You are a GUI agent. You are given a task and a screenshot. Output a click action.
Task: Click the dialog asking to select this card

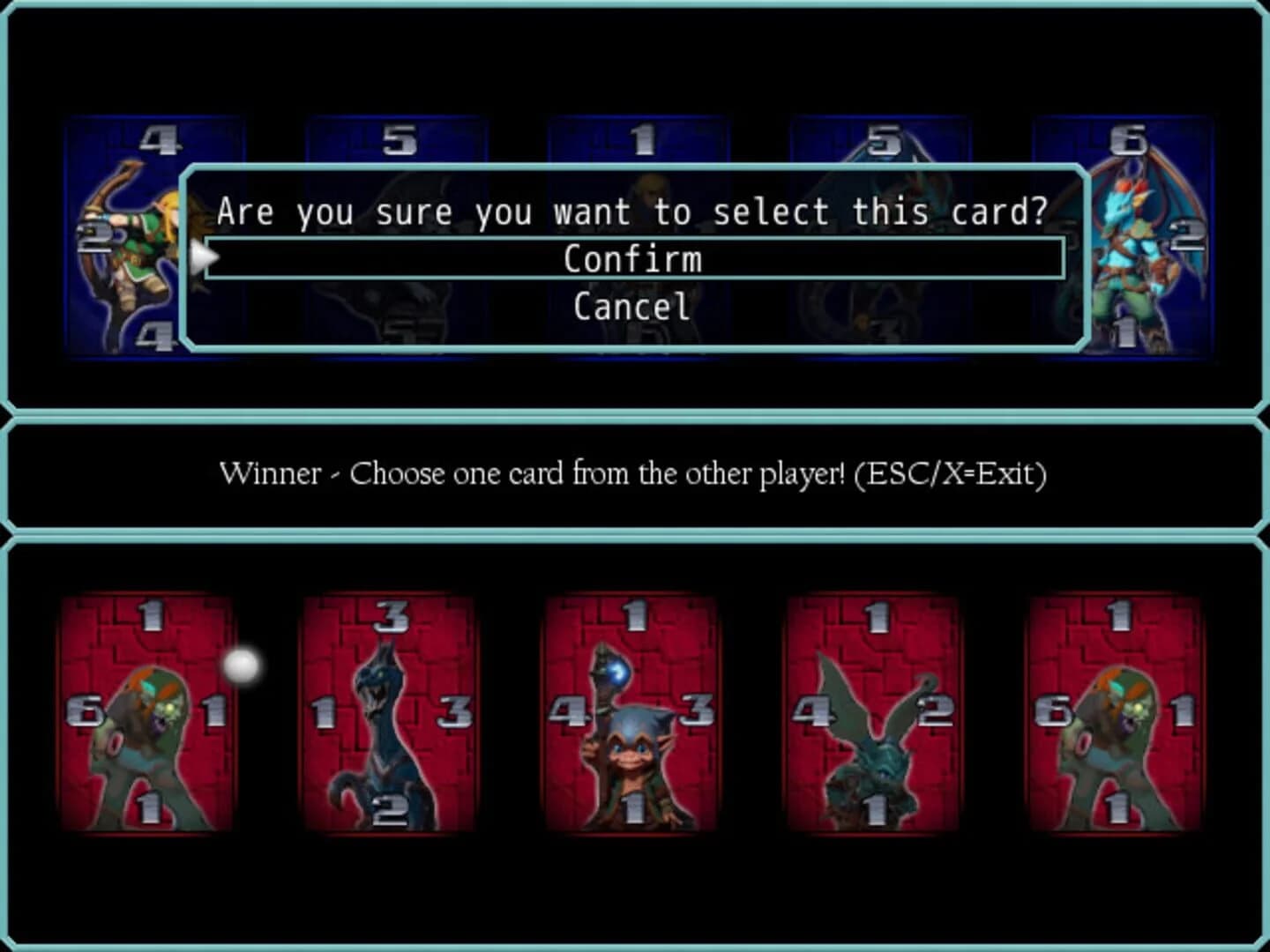tap(631, 212)
